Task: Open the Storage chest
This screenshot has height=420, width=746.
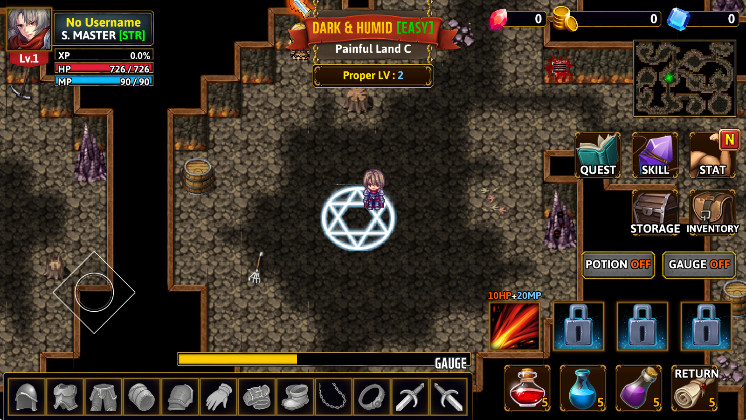Action: click(655, 212)
